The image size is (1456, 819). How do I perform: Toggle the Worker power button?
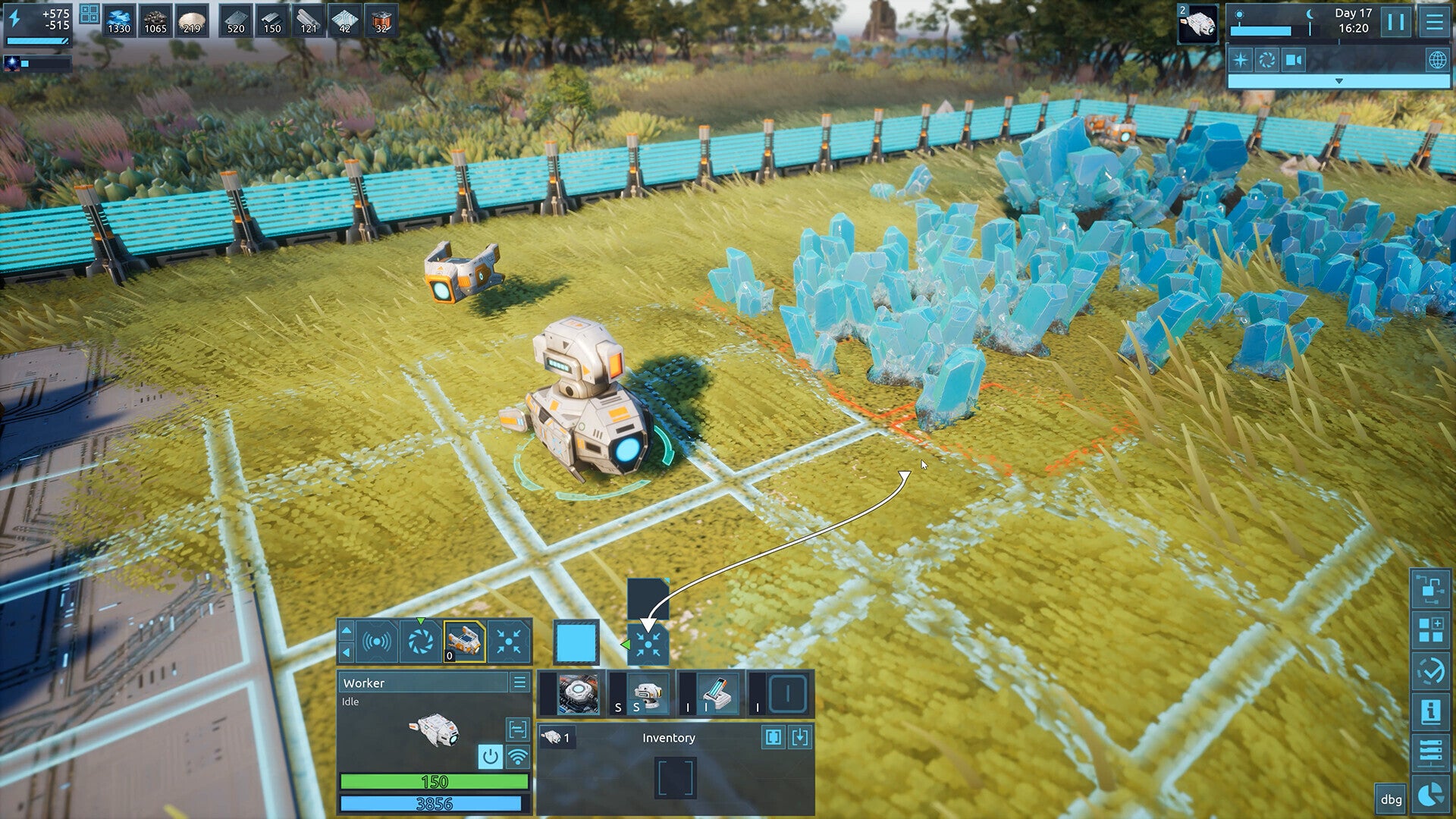[490, 756]
